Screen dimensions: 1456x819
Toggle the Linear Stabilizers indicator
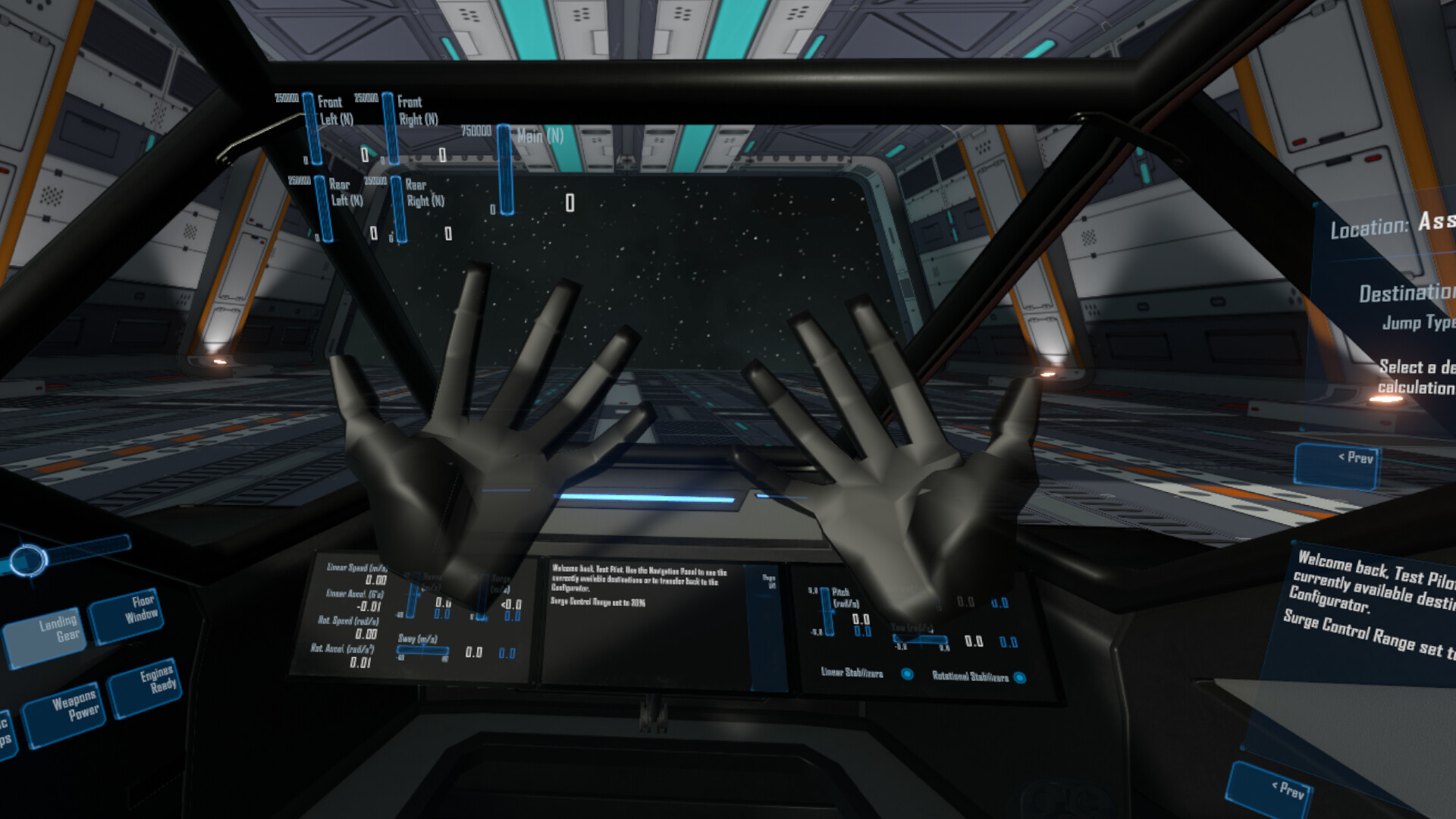pos(908,674)
